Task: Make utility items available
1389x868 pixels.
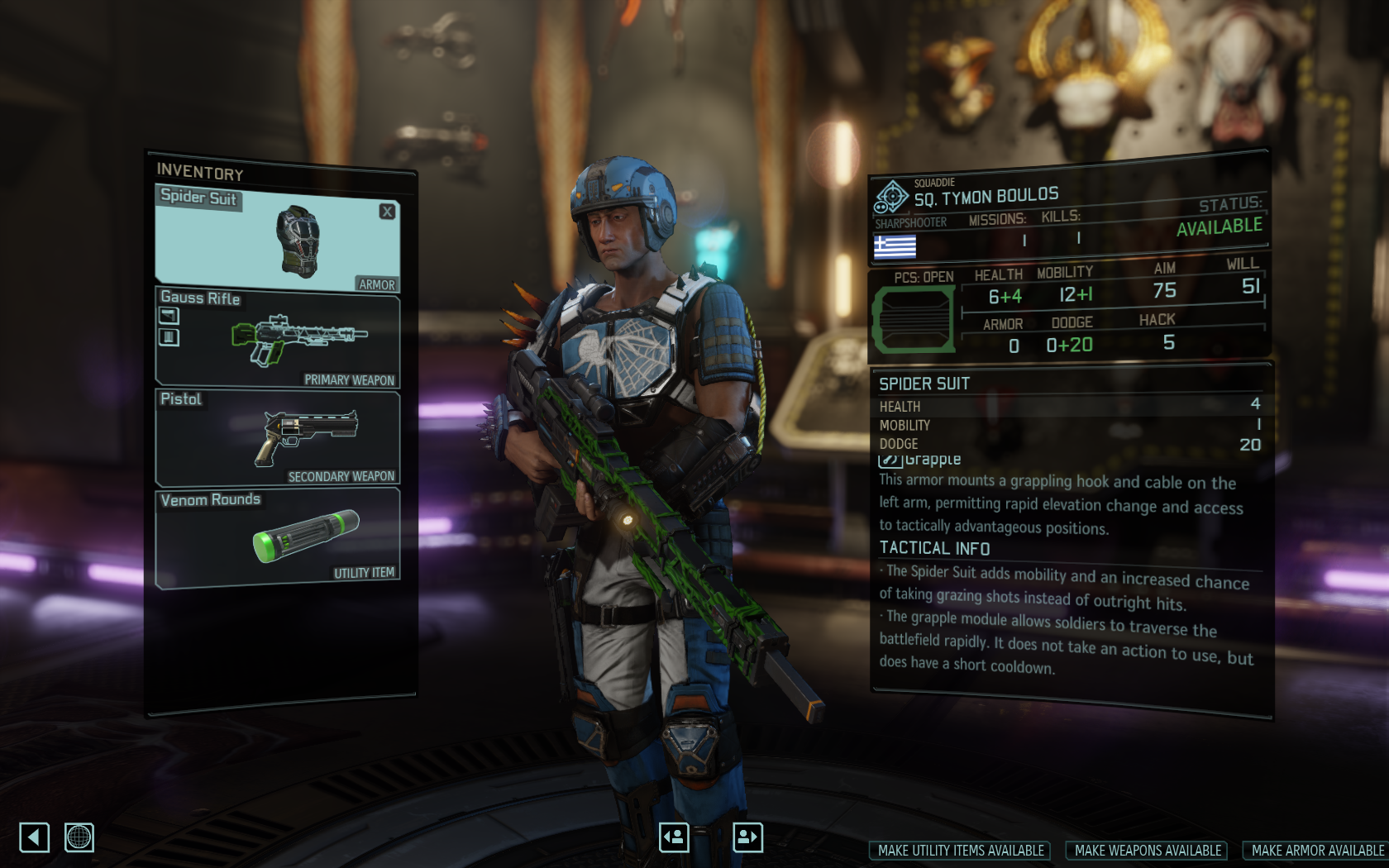Action: point(960,851)
